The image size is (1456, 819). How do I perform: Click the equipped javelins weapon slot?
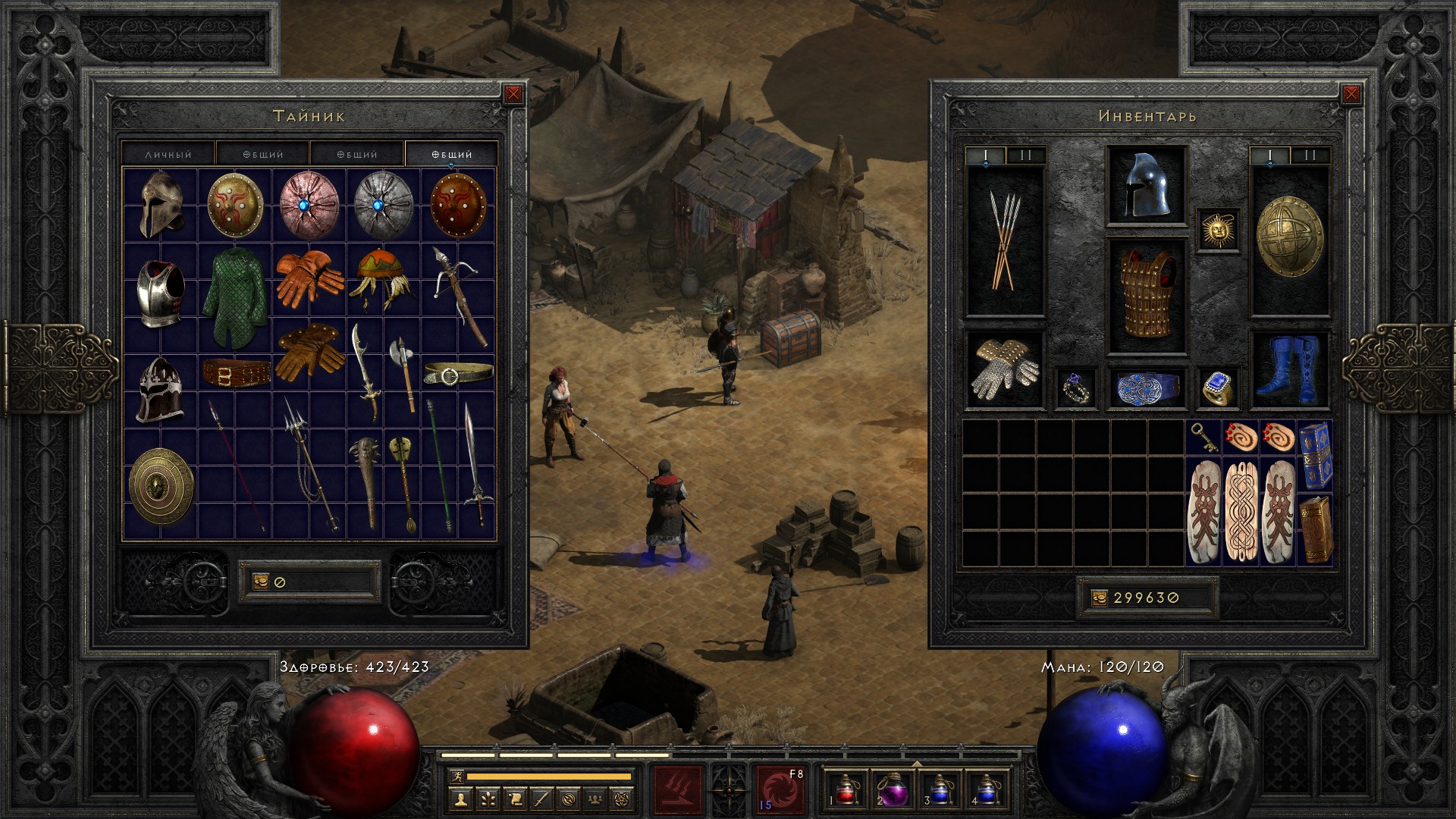[x=1004, y=241]
